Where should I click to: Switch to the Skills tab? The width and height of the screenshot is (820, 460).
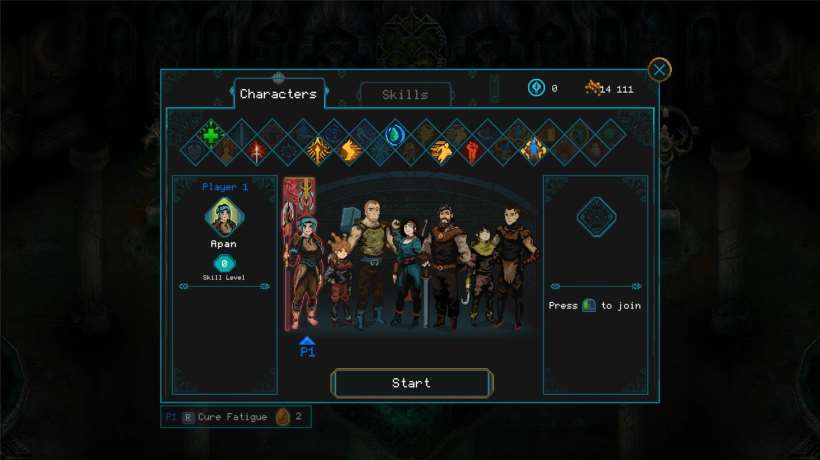(x=405, y=95)
